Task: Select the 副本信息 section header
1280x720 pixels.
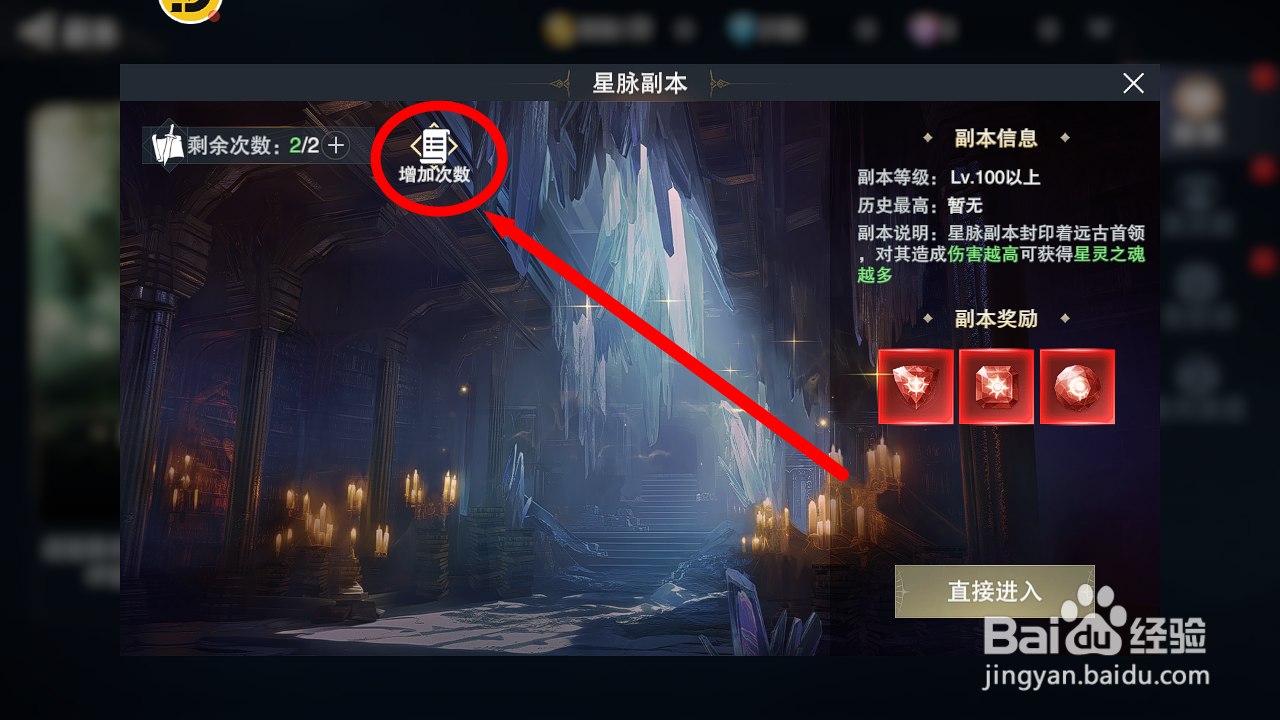Action: click(995, 137)
